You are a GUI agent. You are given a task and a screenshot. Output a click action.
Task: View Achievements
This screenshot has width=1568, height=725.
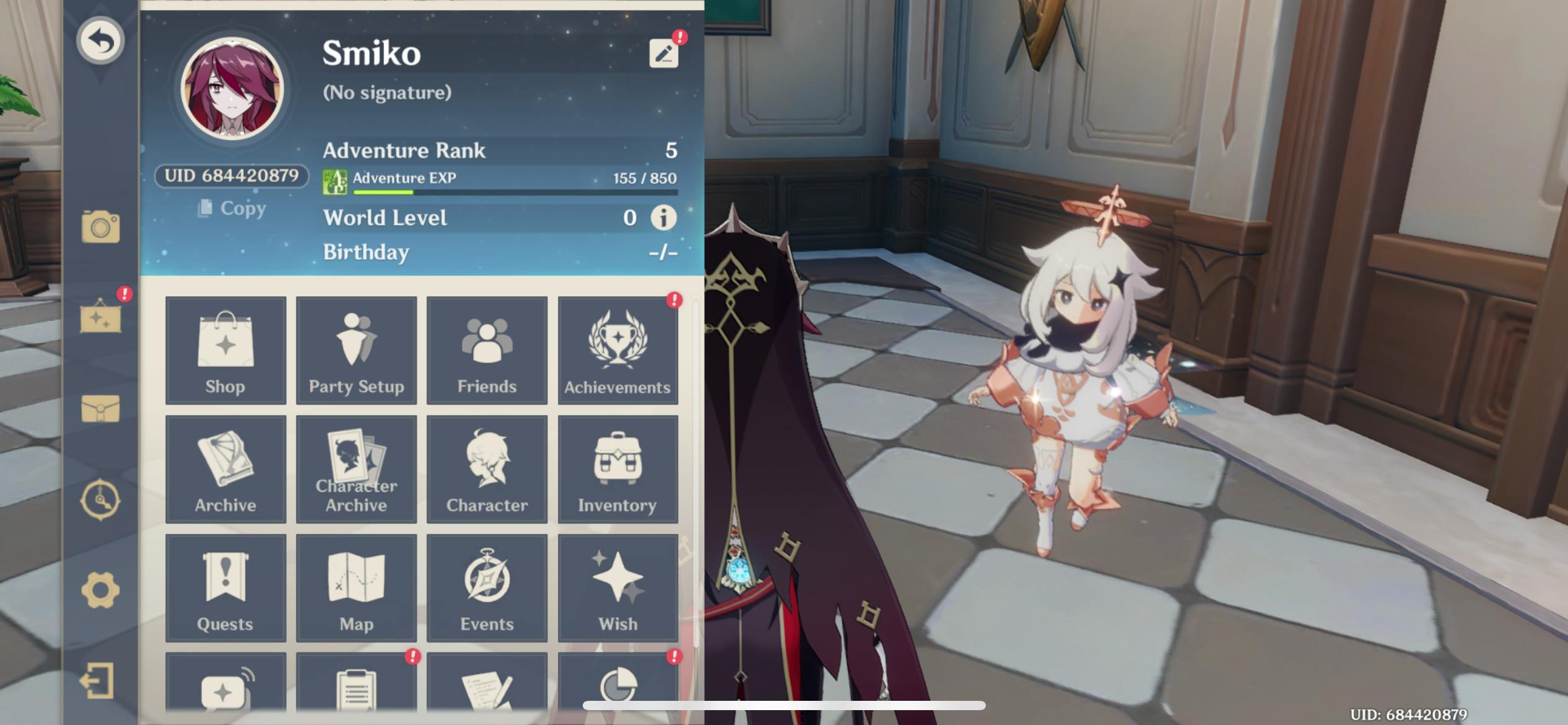[x=617, y=351]
